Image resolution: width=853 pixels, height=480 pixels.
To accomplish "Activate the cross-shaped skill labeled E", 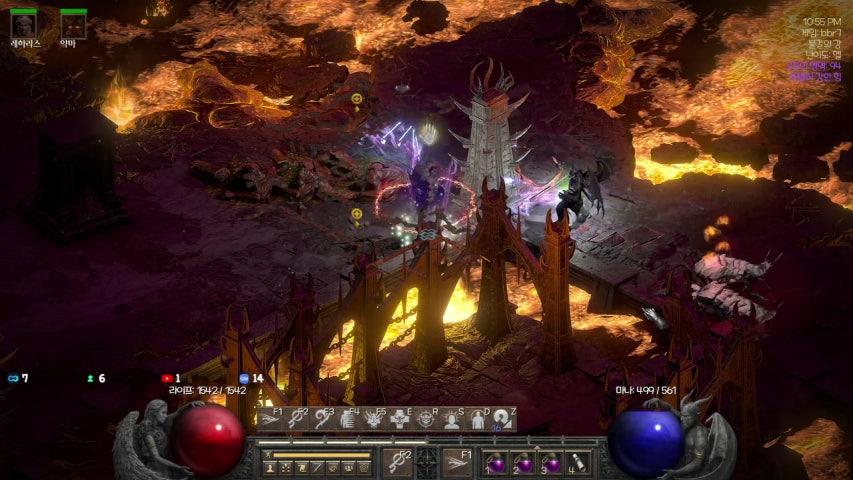I will click(400, 419).
